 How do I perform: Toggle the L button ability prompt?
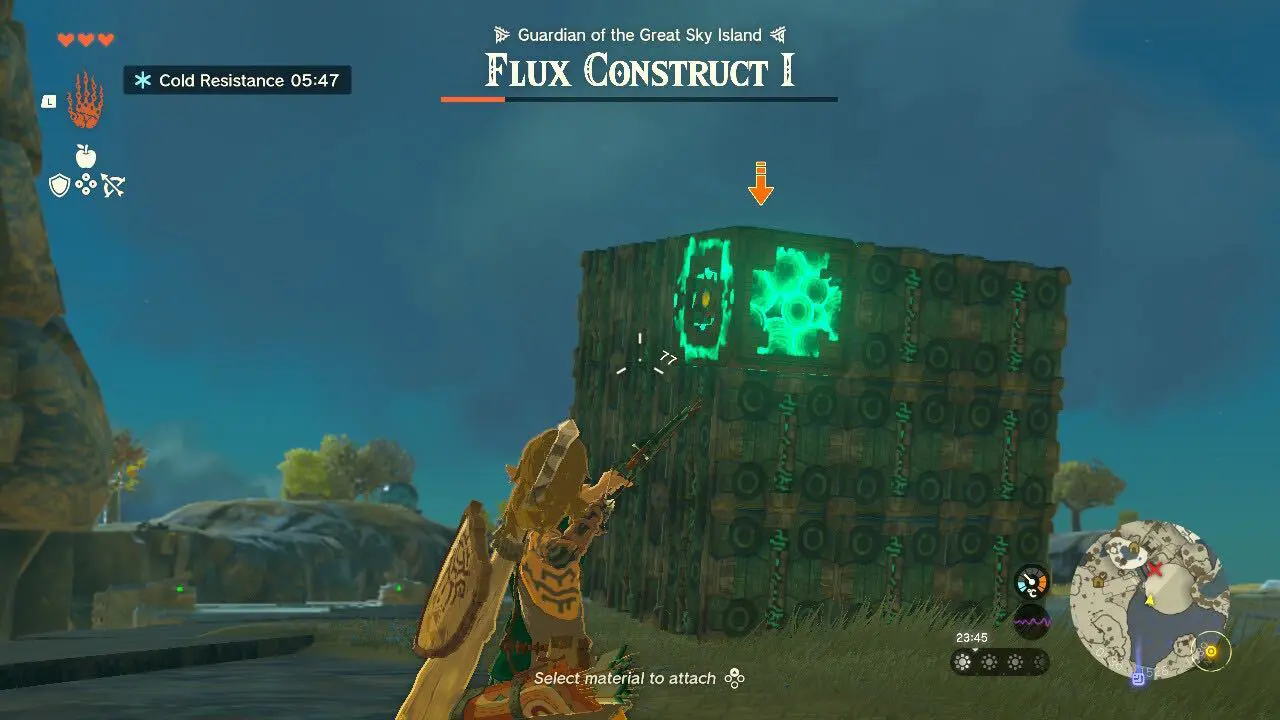[x=48, y=103]
